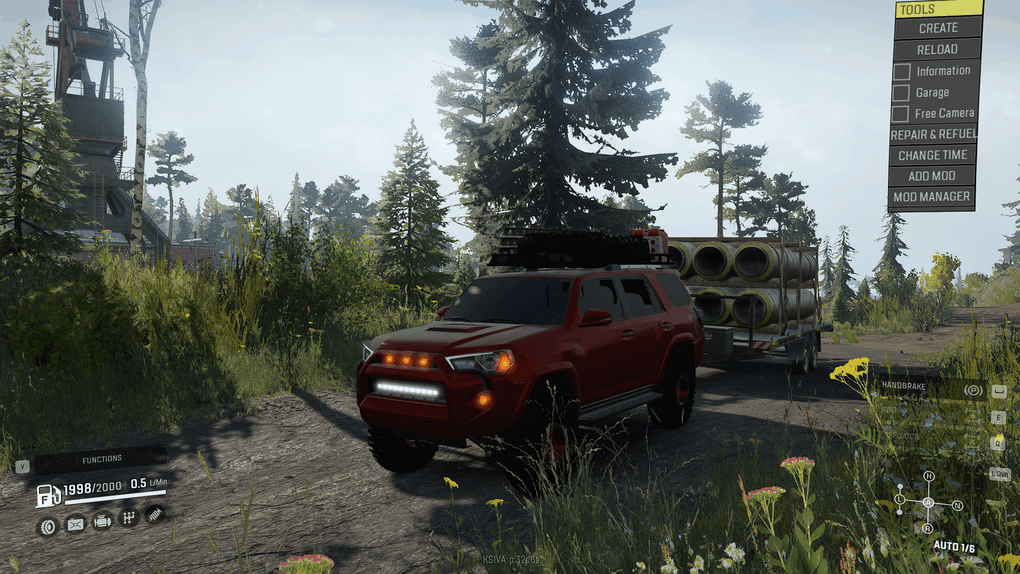The width and height of the screenshot is (1020, 574).
Task: Select the engine status icon
Action: [x=102, y=520]
